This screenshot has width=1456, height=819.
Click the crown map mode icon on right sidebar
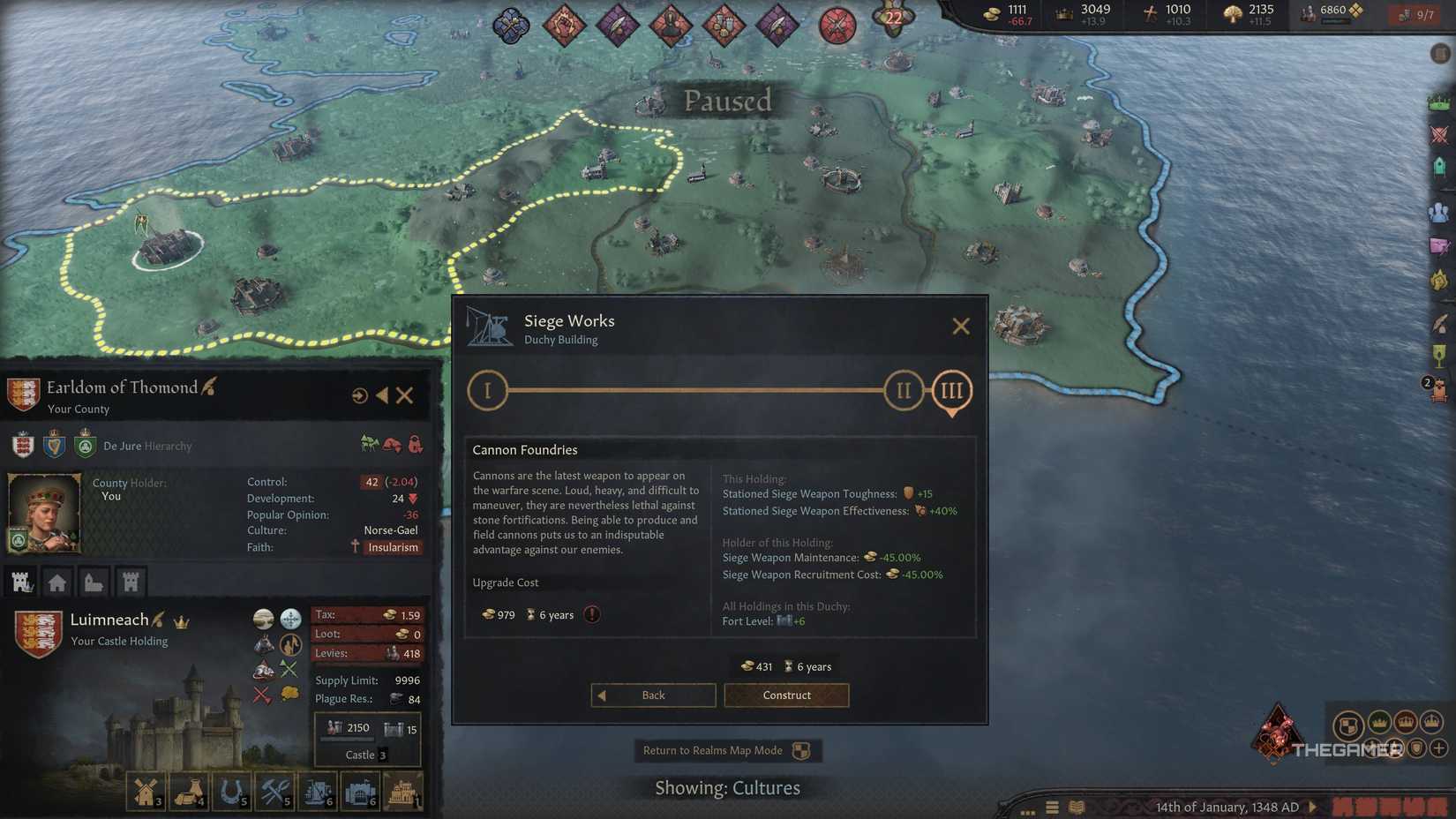click(1439, 101)
